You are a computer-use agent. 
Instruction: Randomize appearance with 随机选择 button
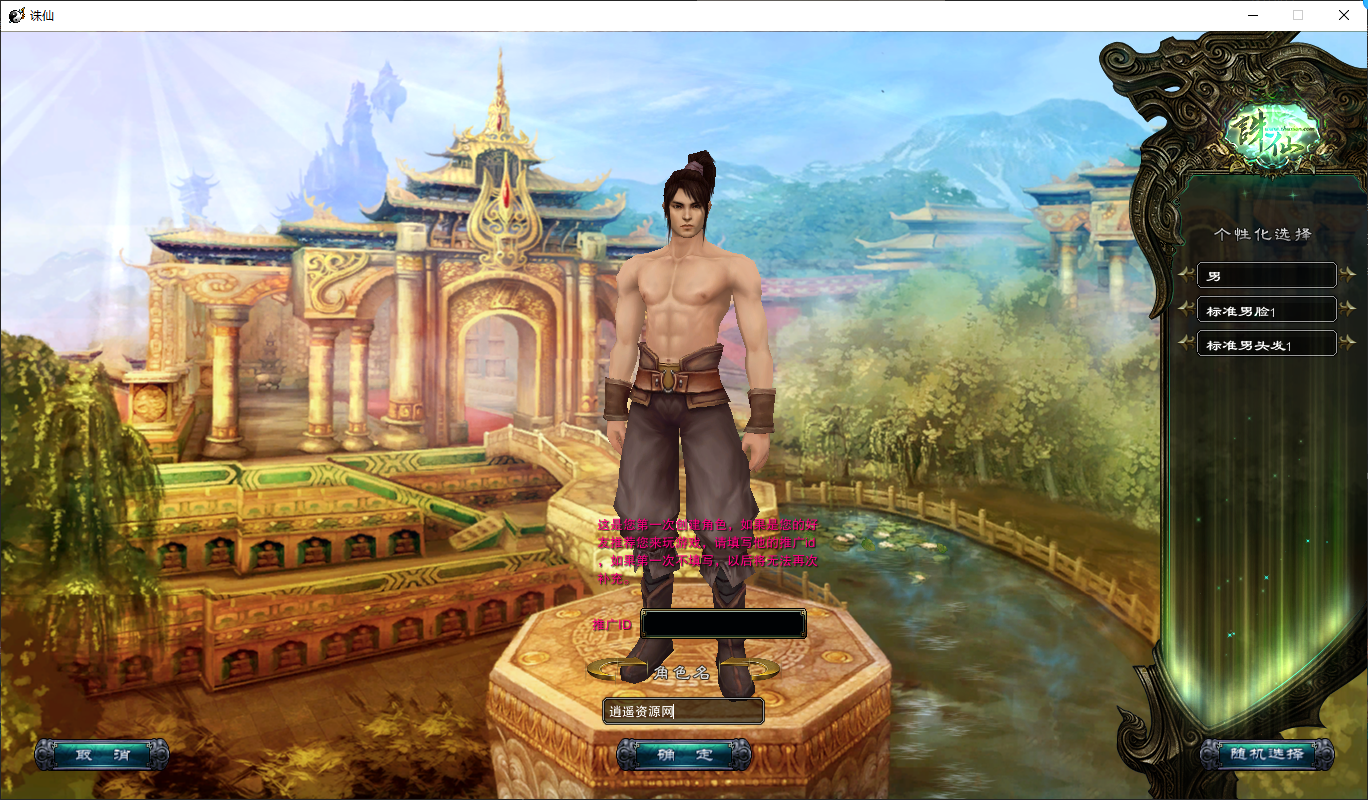point(1267,754)
